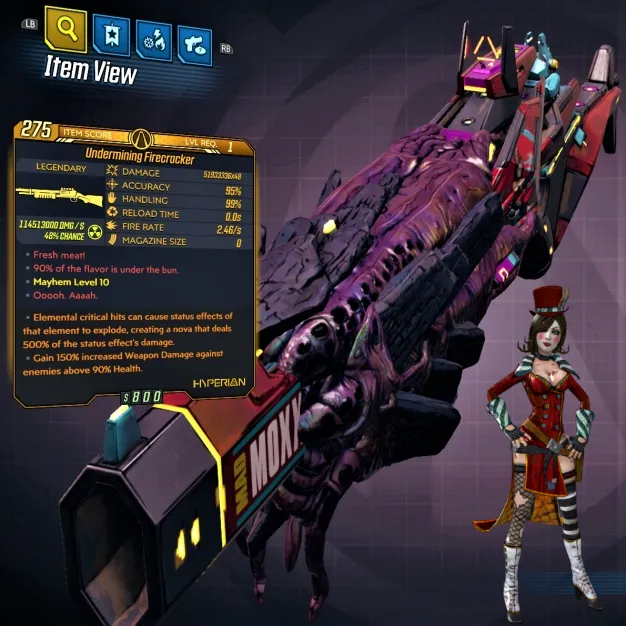This screenshot has height=626, width=626.
Task: Select the magnifying glass Item View tab
Action: click(66, 32)
